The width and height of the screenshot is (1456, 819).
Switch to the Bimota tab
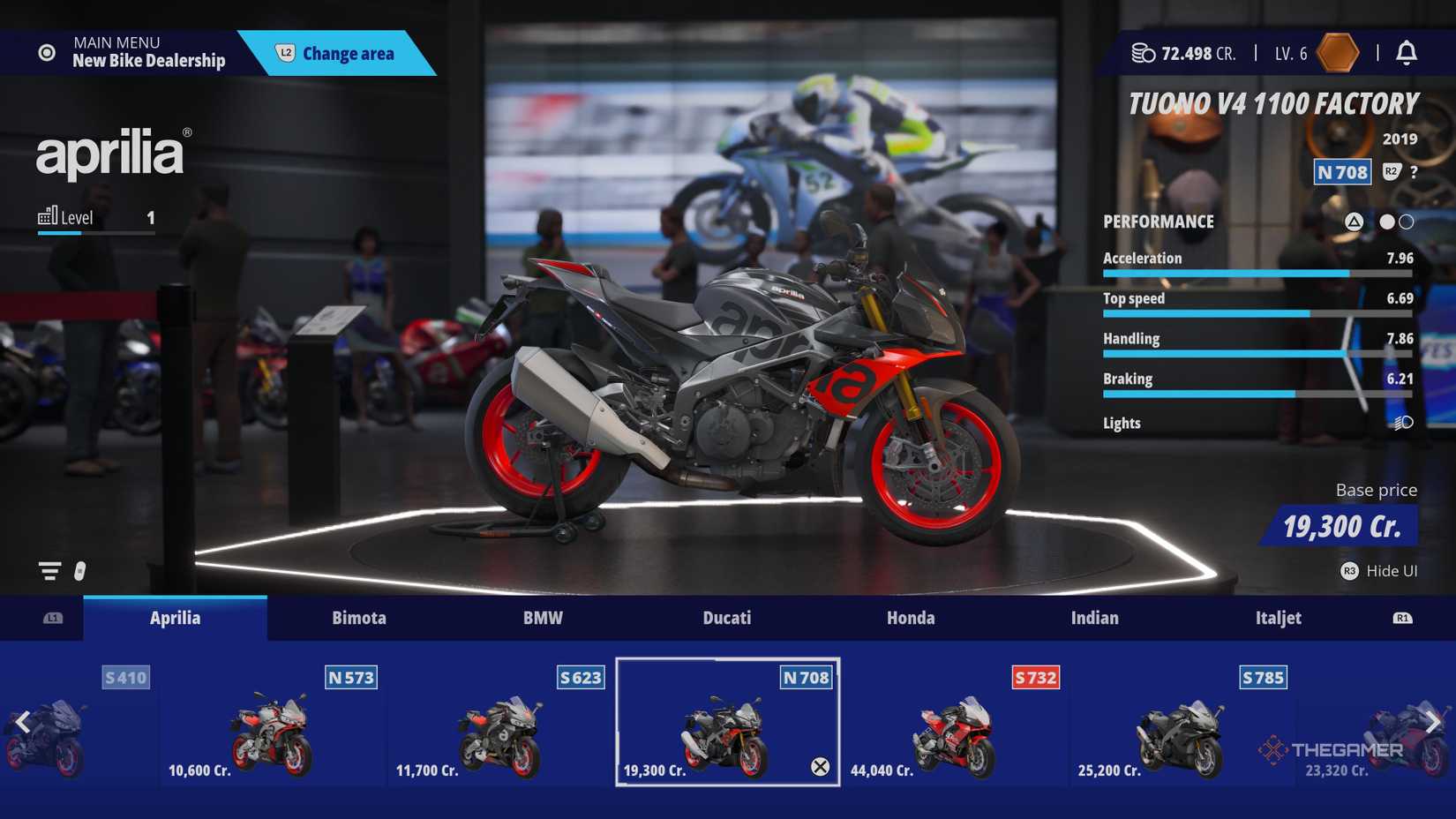[359, 618]
